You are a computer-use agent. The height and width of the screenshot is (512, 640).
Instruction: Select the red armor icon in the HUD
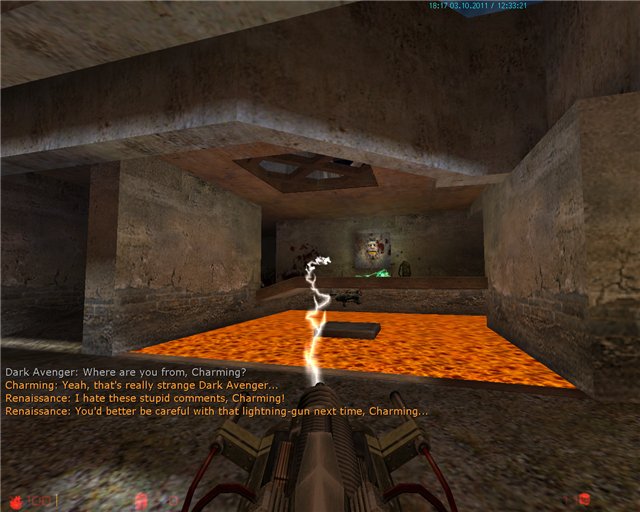tap(141, 498)
